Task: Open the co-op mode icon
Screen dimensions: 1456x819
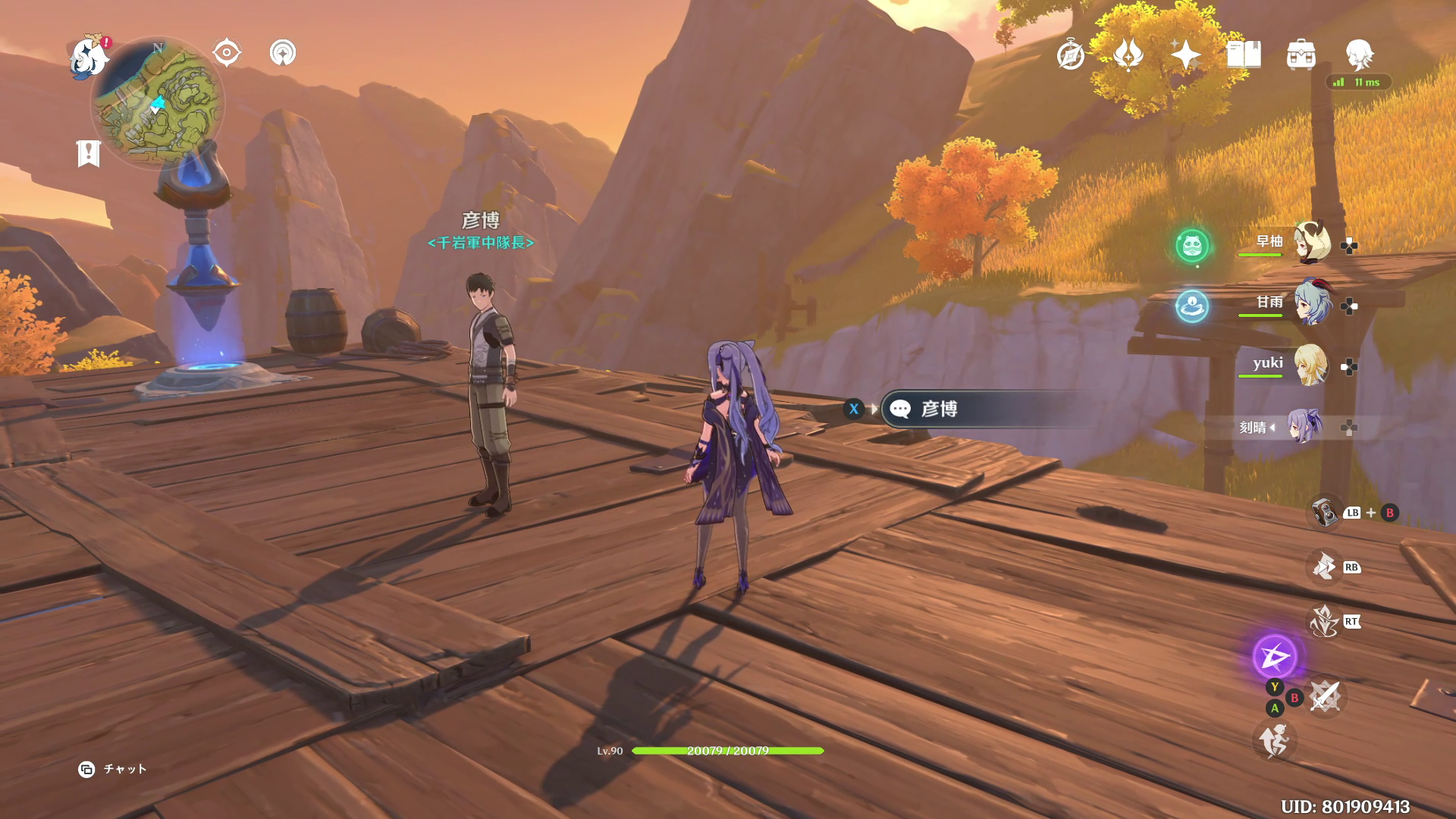Action: click(x=283, y=53)
